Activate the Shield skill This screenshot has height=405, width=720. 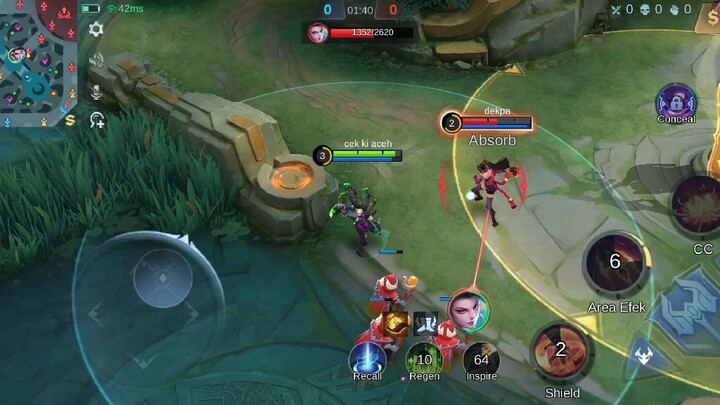(x=561, y=350)
